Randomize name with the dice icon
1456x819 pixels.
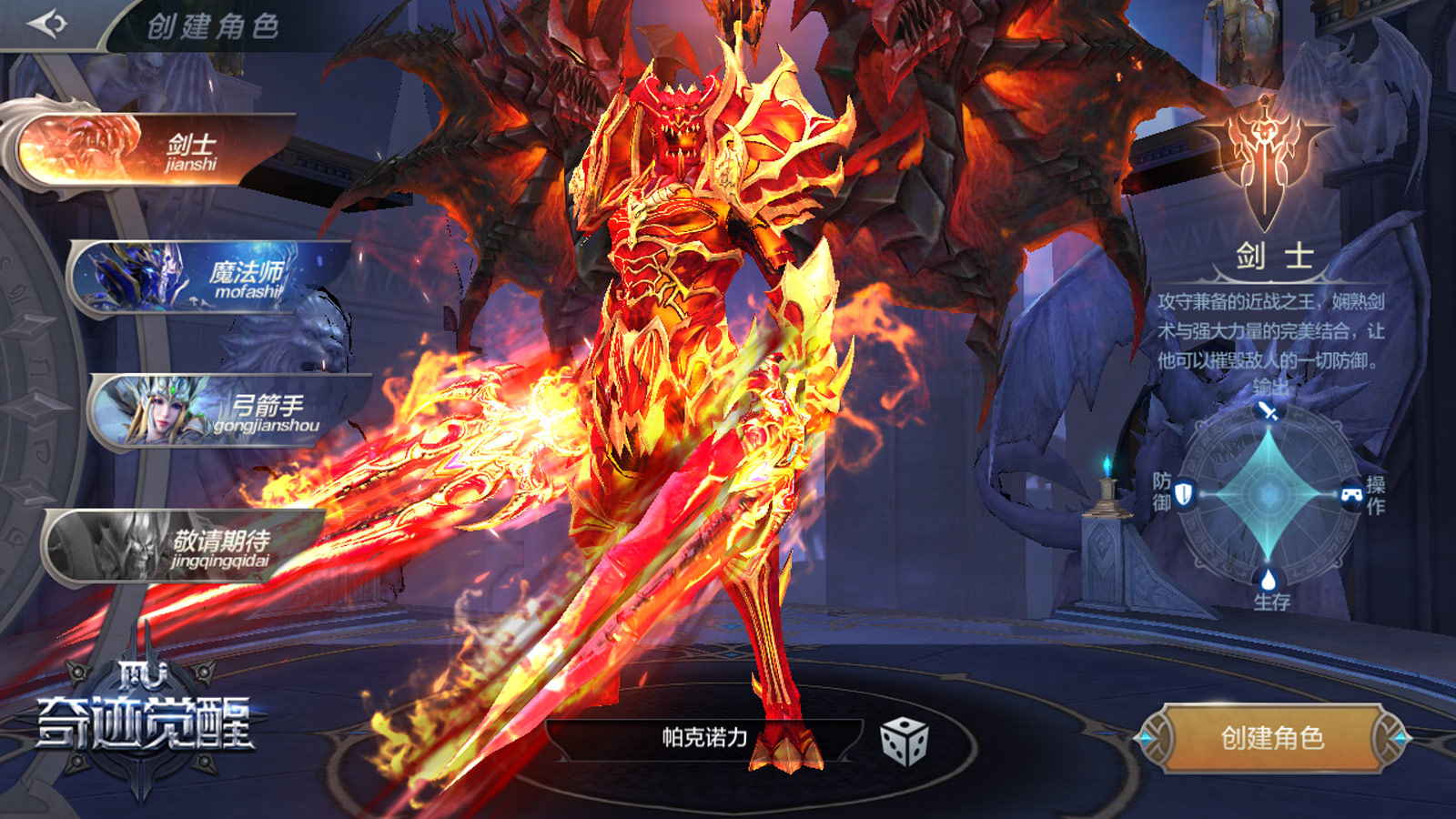tap(904, 741)
